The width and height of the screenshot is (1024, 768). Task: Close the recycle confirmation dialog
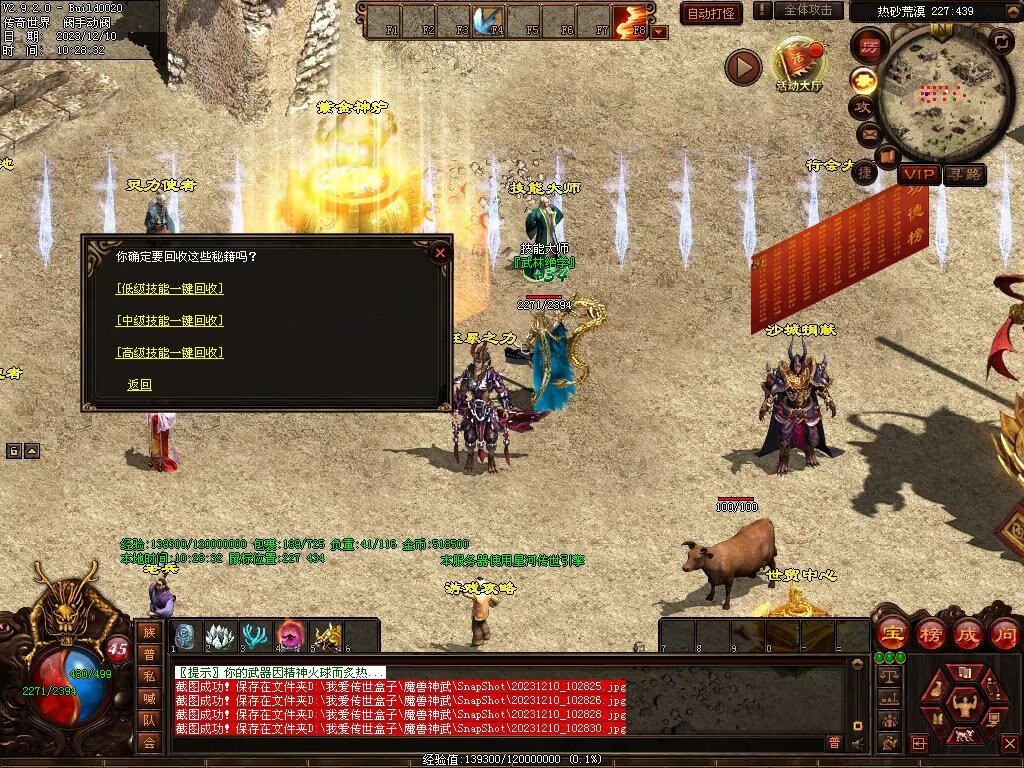point(440,253)
